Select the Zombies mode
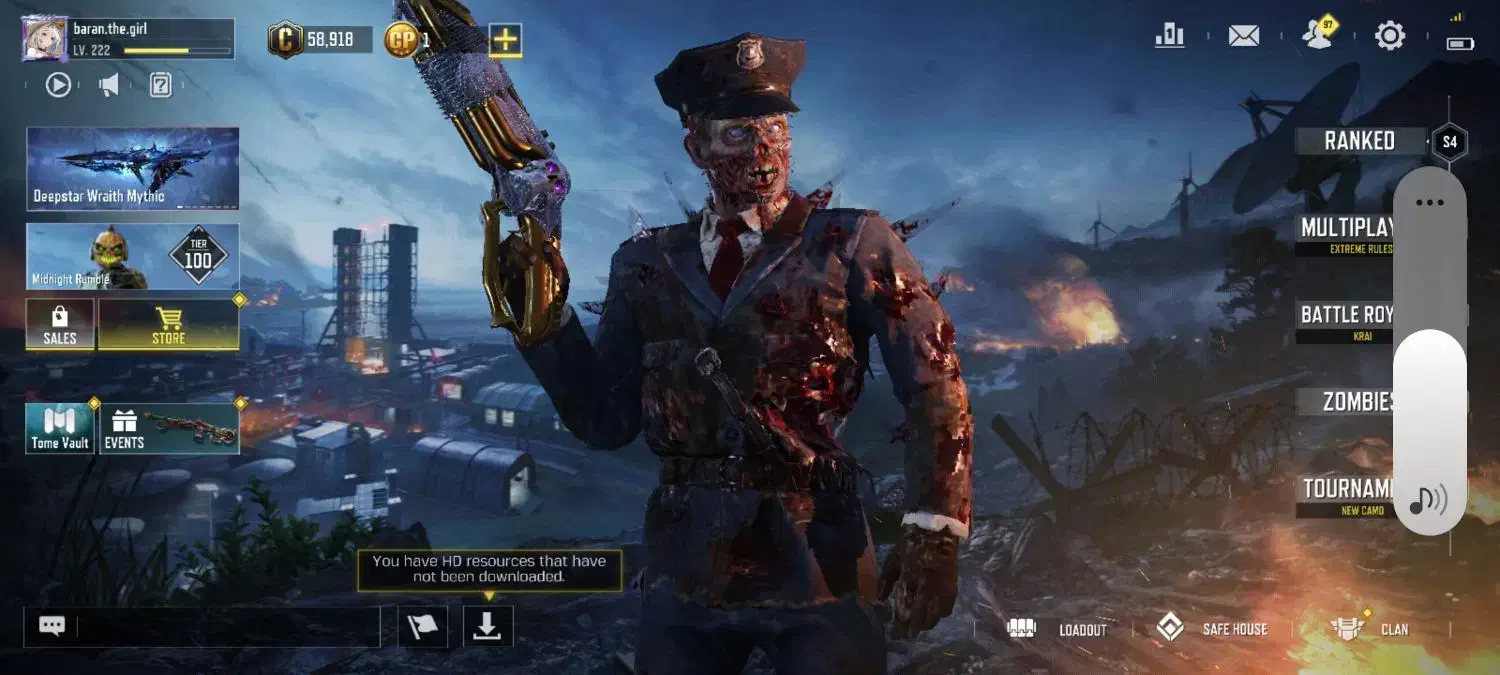The image size is (1500, 675). click(1357, 402)
